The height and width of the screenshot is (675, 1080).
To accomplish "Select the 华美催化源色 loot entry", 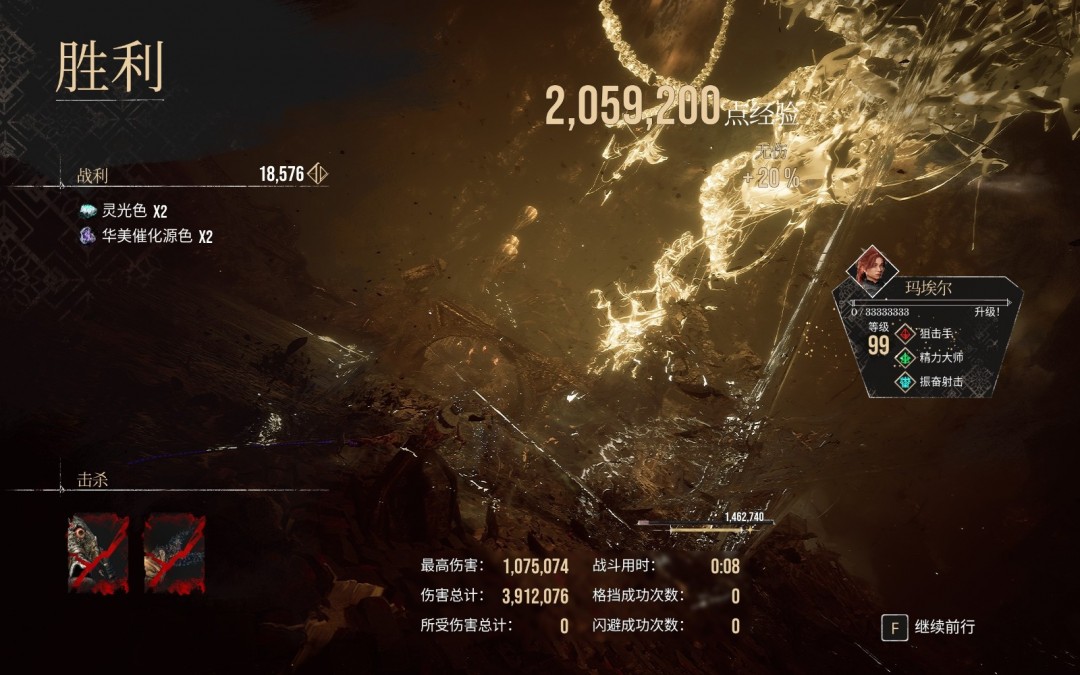I will [146, 237].
